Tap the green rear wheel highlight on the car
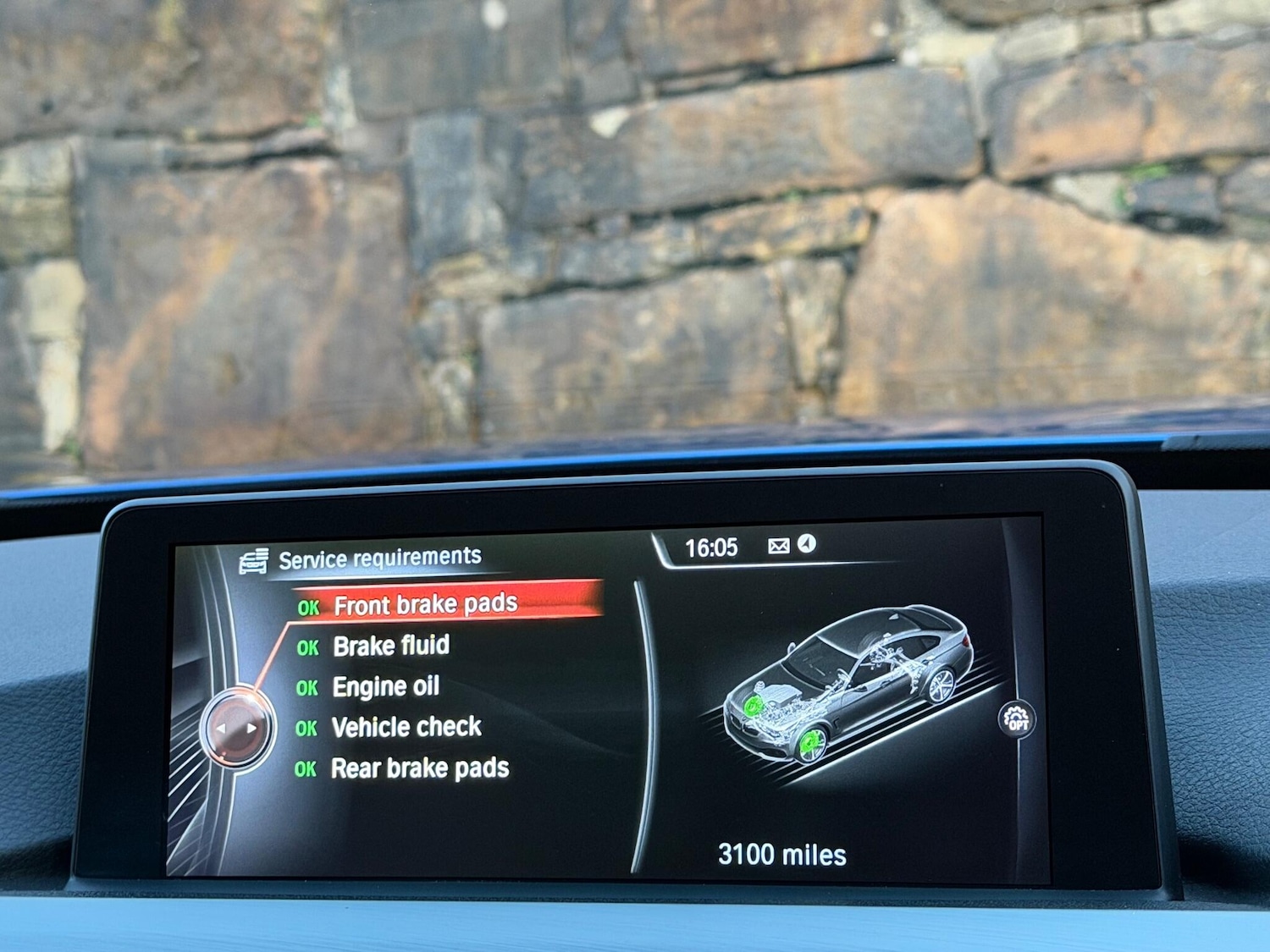 [x=812, y=740]
